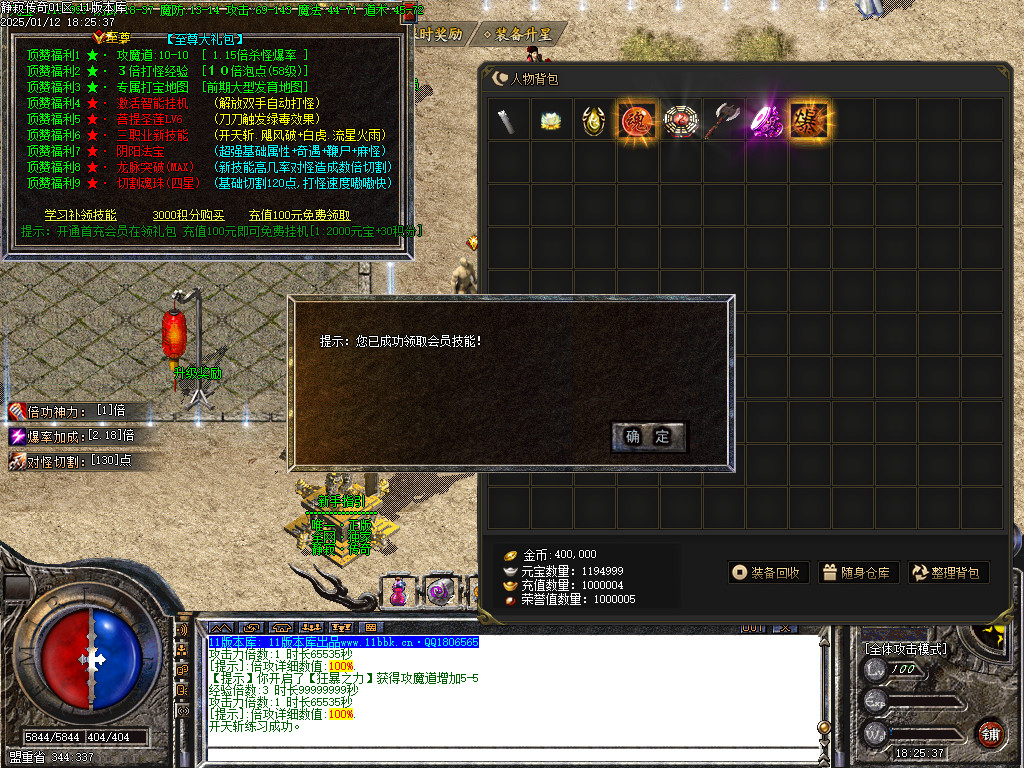Select the grey scroll item in the bag
Image resolution: width=1024 pixels, height=768 pixels.
508,120
